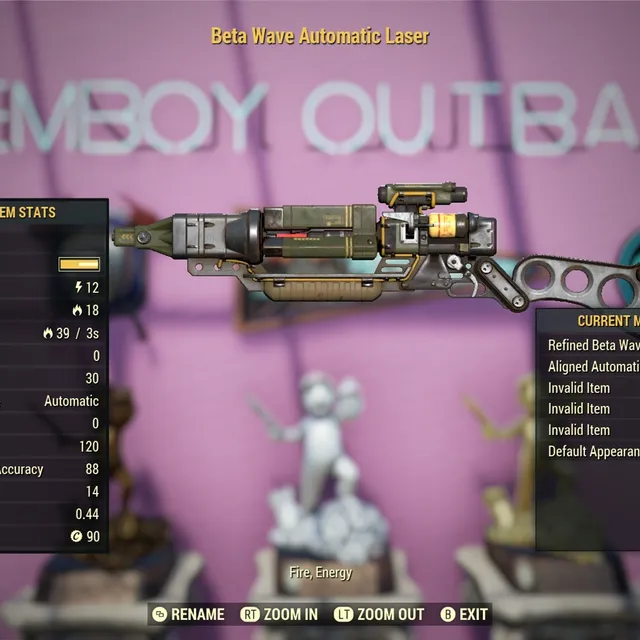Choose Zoom Out on the weapon preview
Screen dimensions: 640x640
(379, 614)
